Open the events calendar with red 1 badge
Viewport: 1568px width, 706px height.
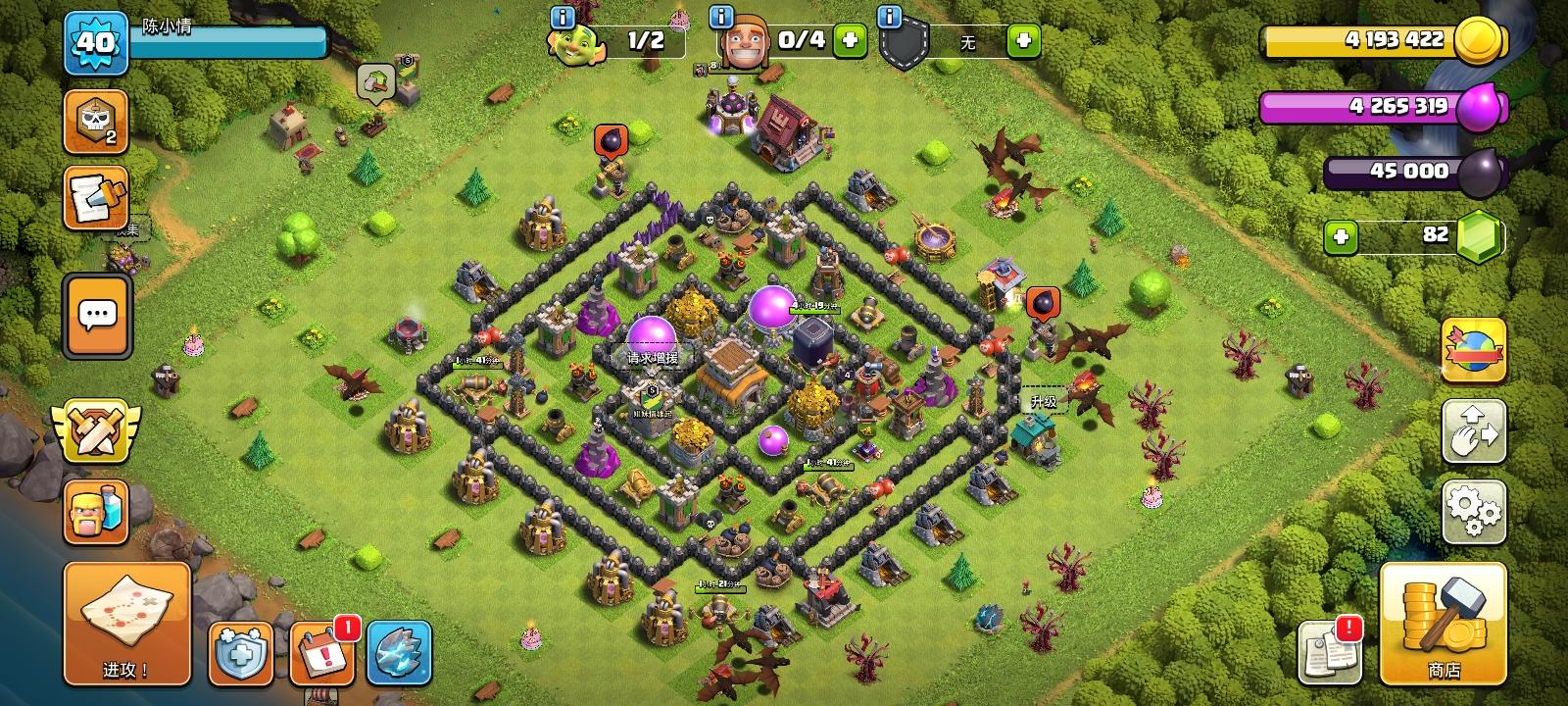(x=321, y=655)
